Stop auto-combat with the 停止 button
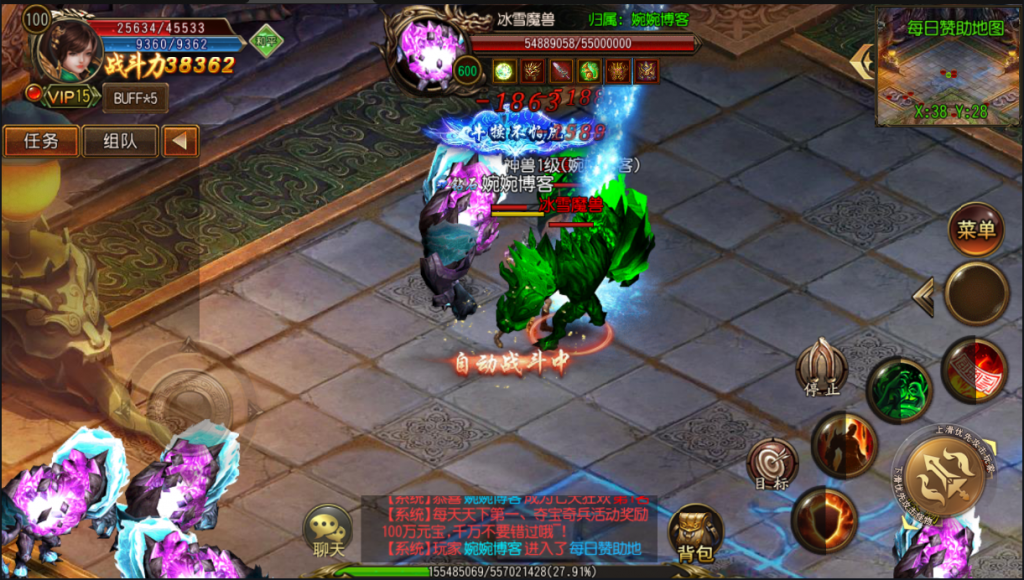The image size is (1024, 580). pos(822,367)
